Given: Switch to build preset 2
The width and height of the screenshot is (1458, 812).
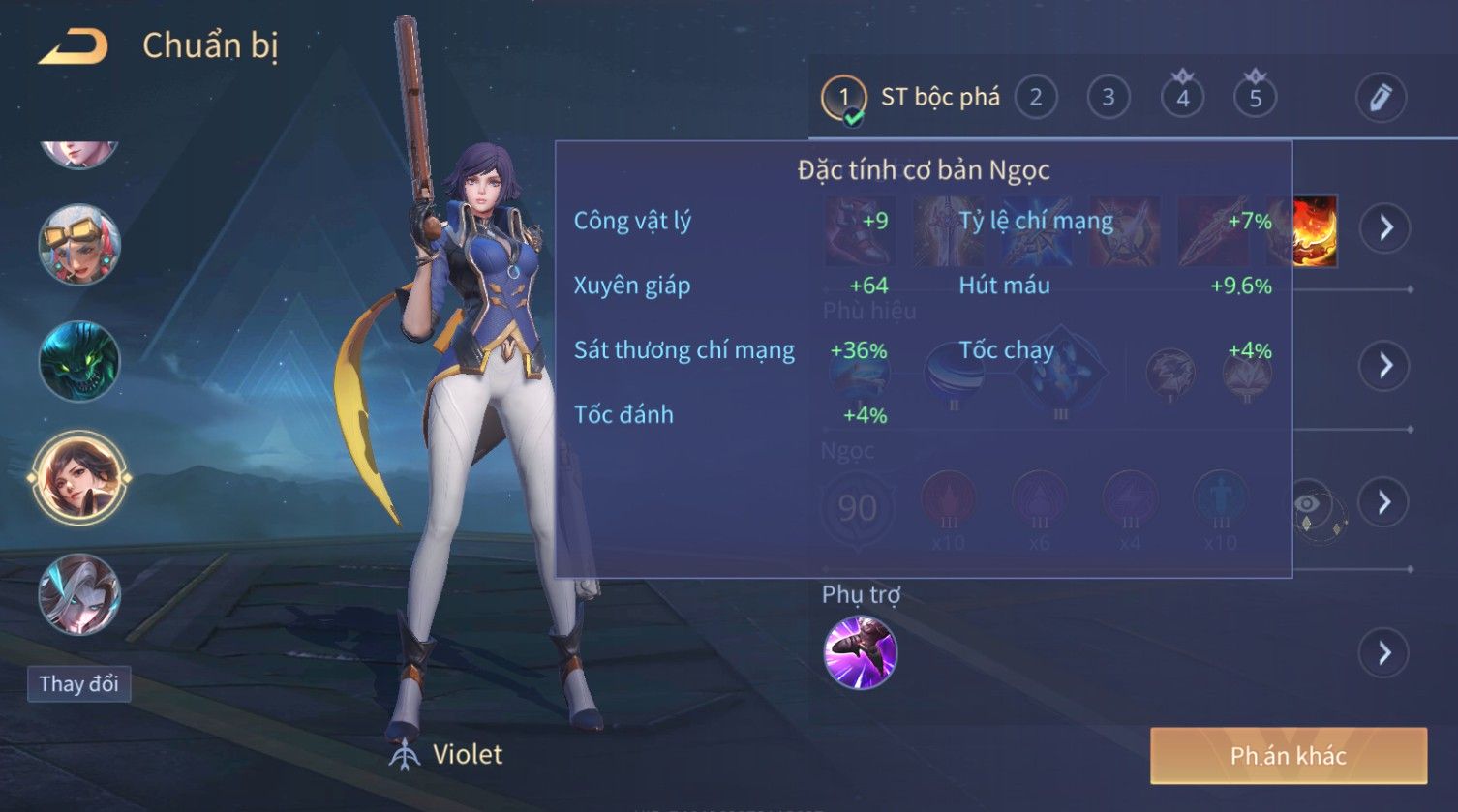Looking at the screenshot, I should coord(1036,98).
